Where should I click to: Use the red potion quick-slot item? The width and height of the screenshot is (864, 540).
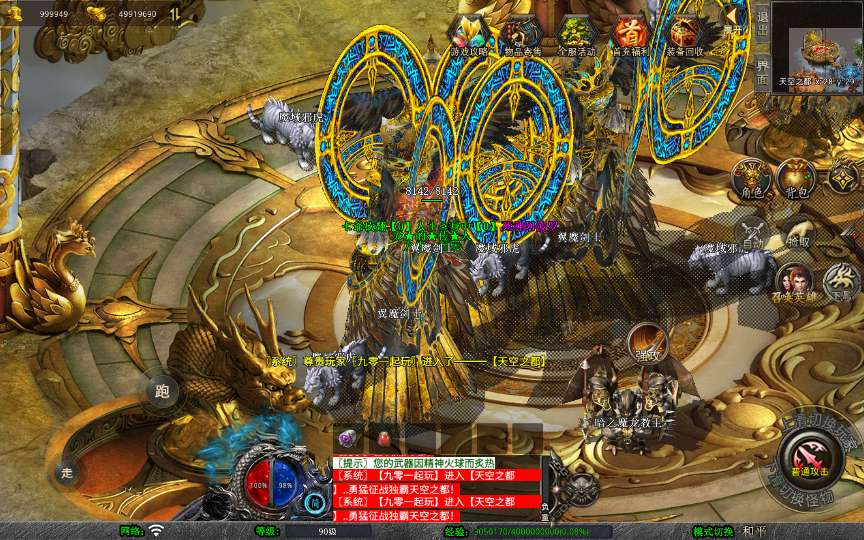pyautogui.click(x=382, y=438)
